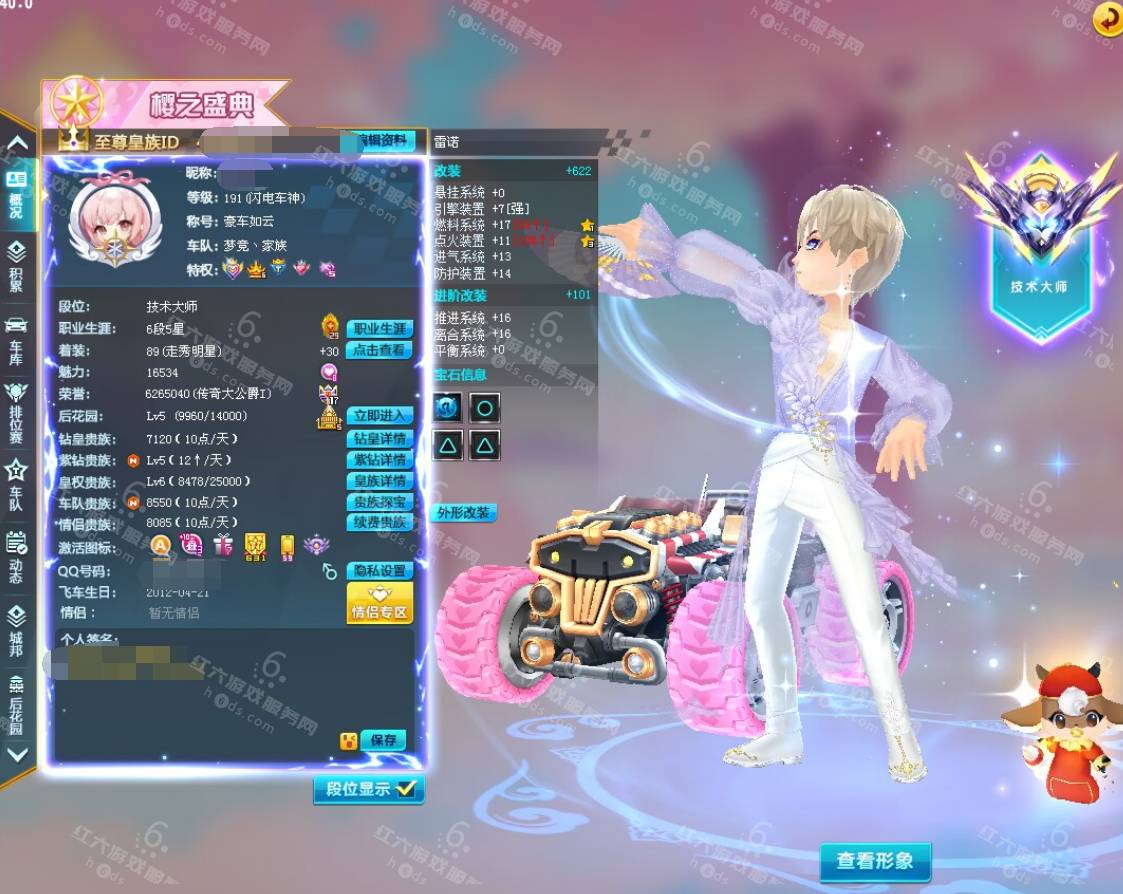Go to the 情侣专区 couple zone
The width and height of the screenshot is (1123, 894).
pyautogui.click(x=379, y=604)
